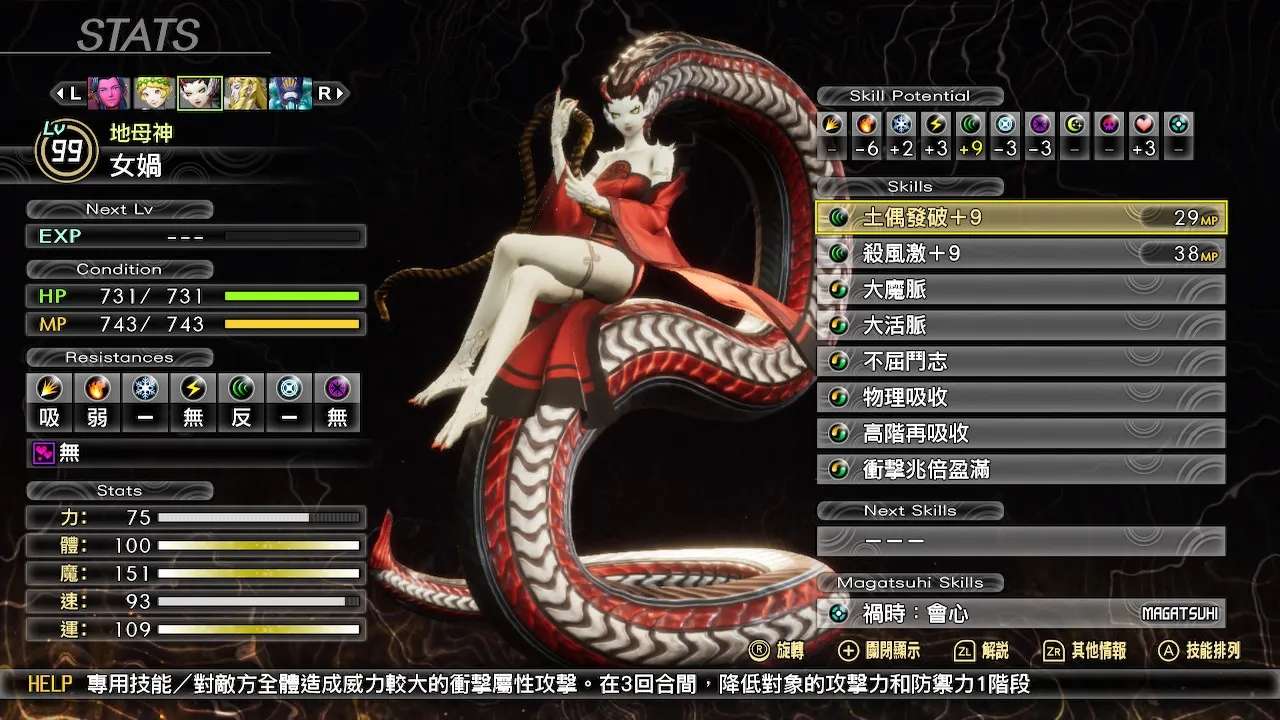Click the force skill icon beside 土偶發破＋9
Viewport: 1280px width, 720px height.
click(x=839, y=217)
